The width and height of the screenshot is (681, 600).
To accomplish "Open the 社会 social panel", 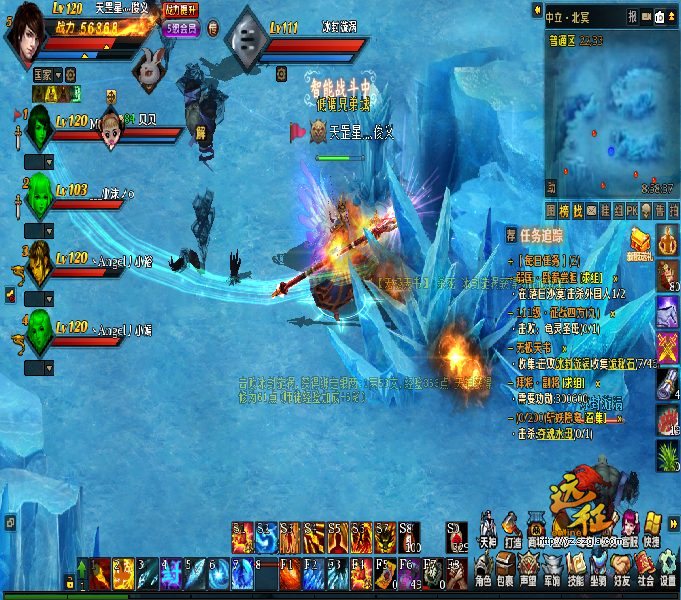I will click(646, 569).
